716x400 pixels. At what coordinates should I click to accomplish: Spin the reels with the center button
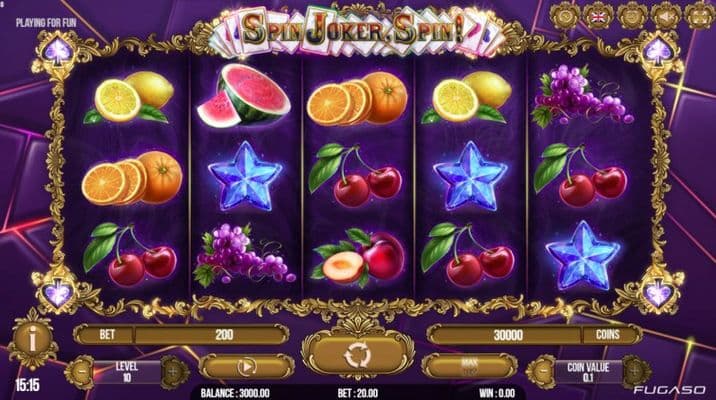tap(357, 356)
